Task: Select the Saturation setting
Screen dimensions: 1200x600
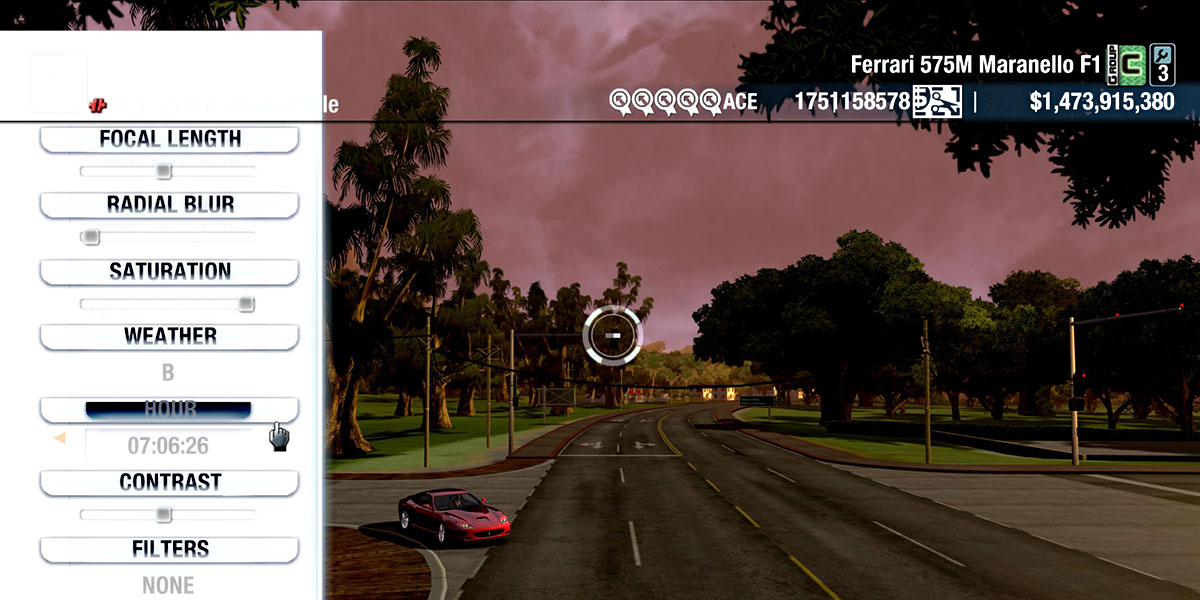Action: pyautogui.click(x=170, y=271)
